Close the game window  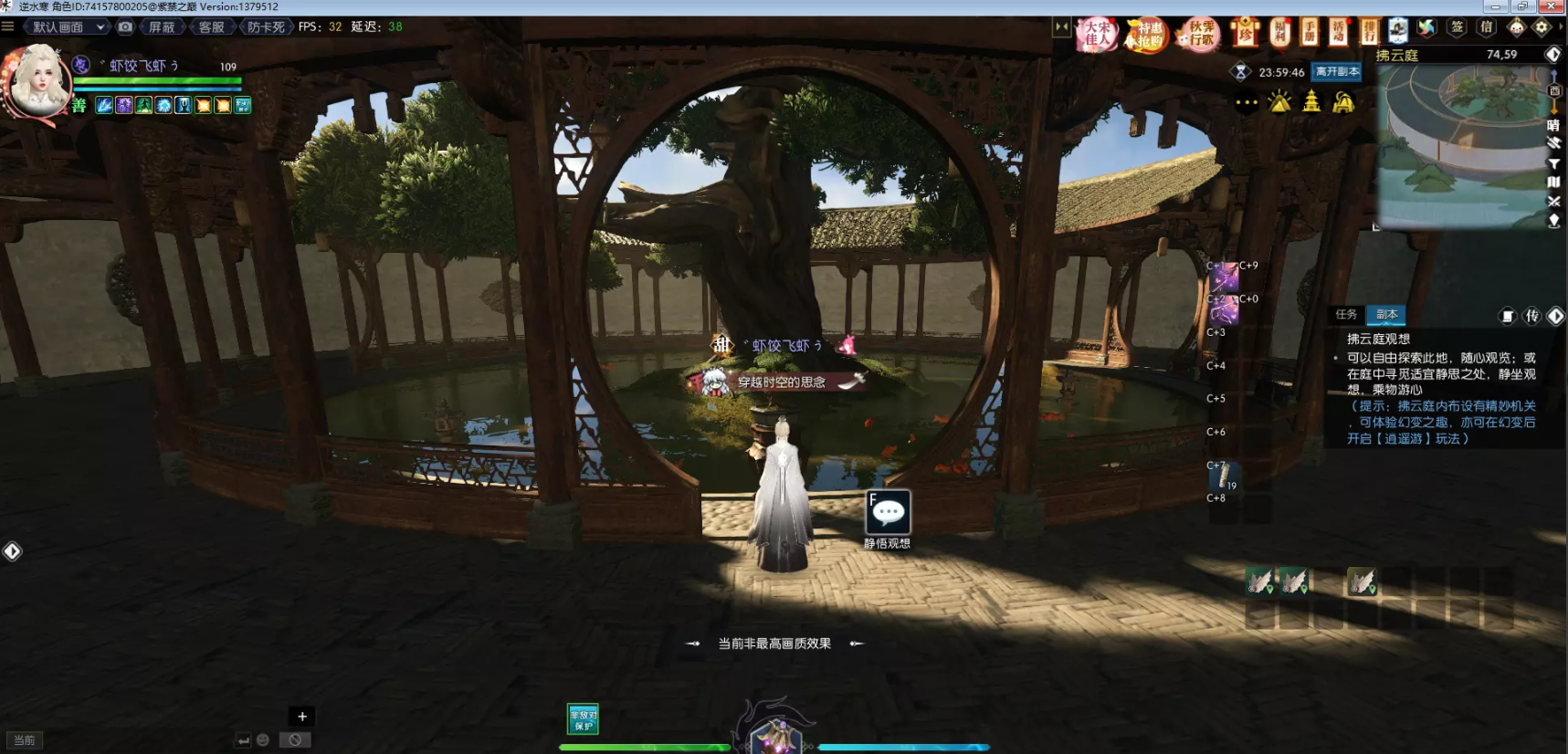point(1551,6)
